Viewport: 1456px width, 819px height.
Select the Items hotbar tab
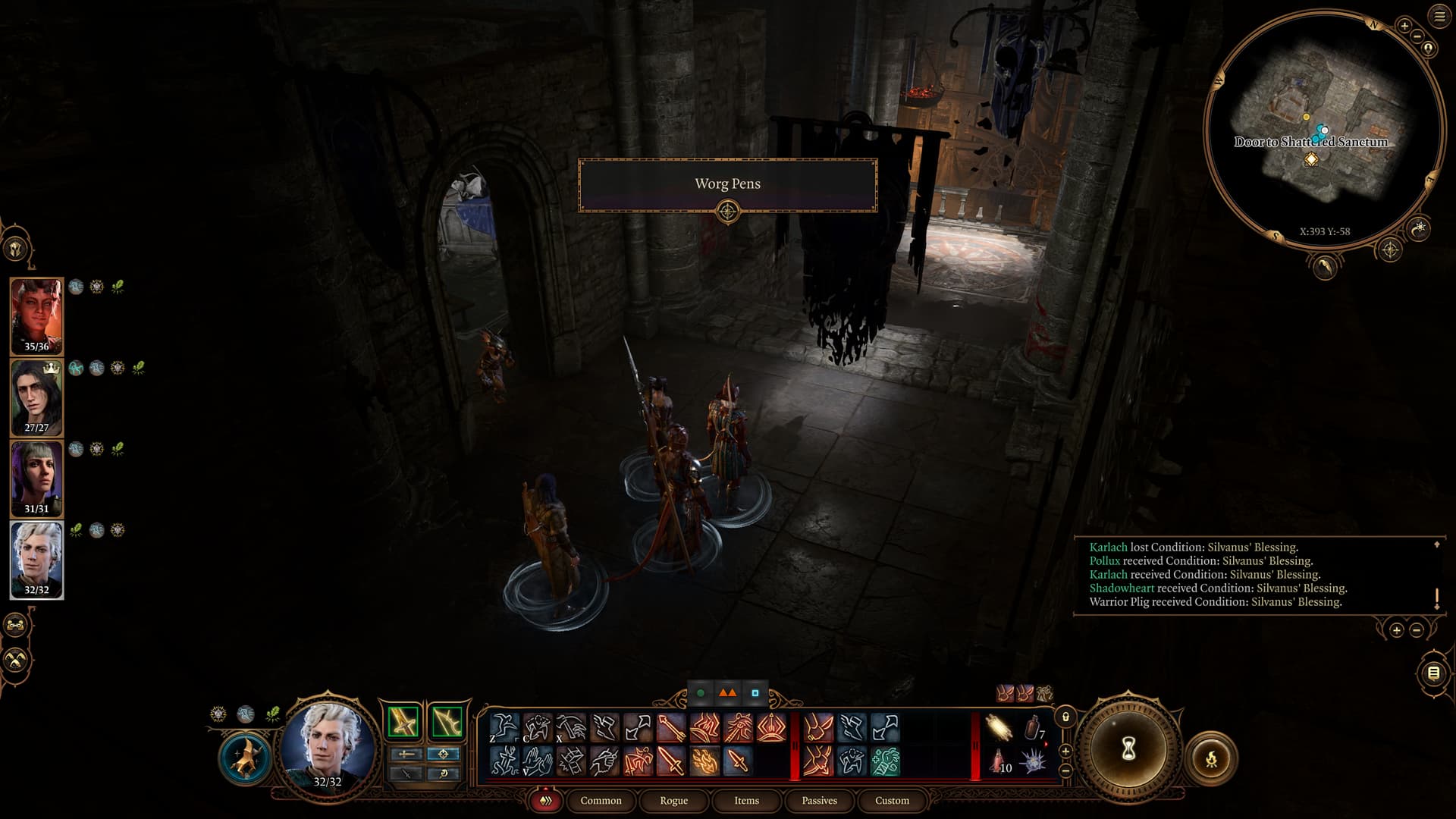pyautogui.click(x=746, y=801)
